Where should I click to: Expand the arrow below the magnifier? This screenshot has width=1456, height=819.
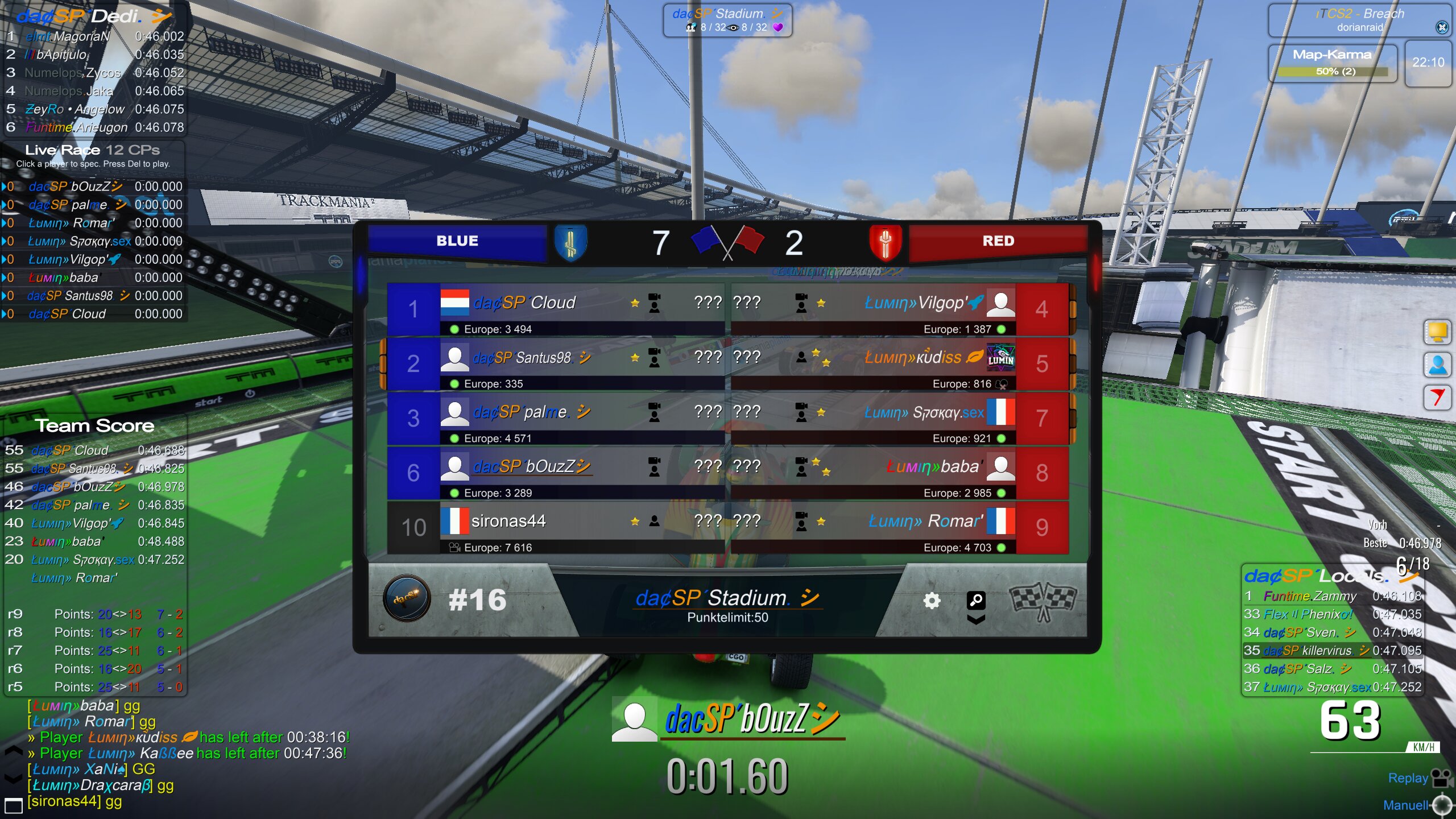pyautogui.click(x=975, y=620)
